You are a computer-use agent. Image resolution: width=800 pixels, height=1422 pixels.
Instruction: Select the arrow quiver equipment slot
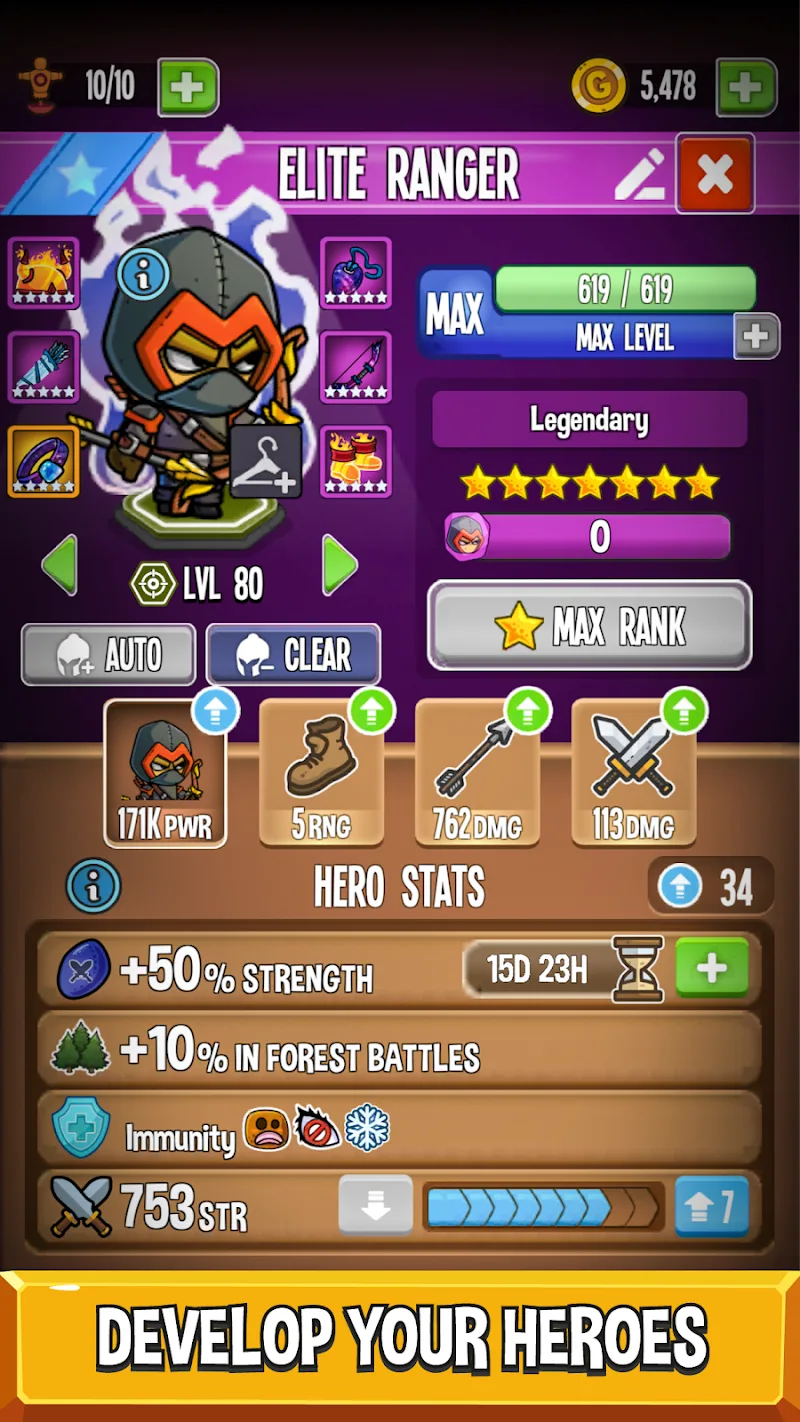pyautogui.click(x=43, y=367)
